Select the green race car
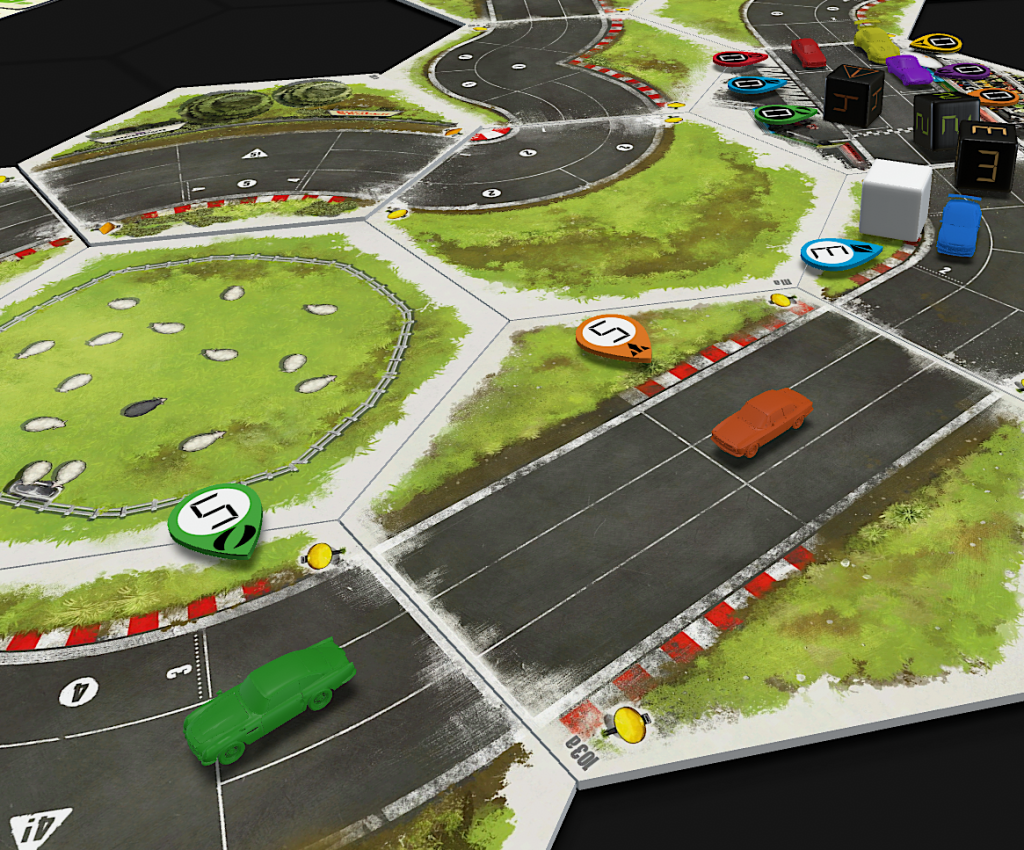 268,698
